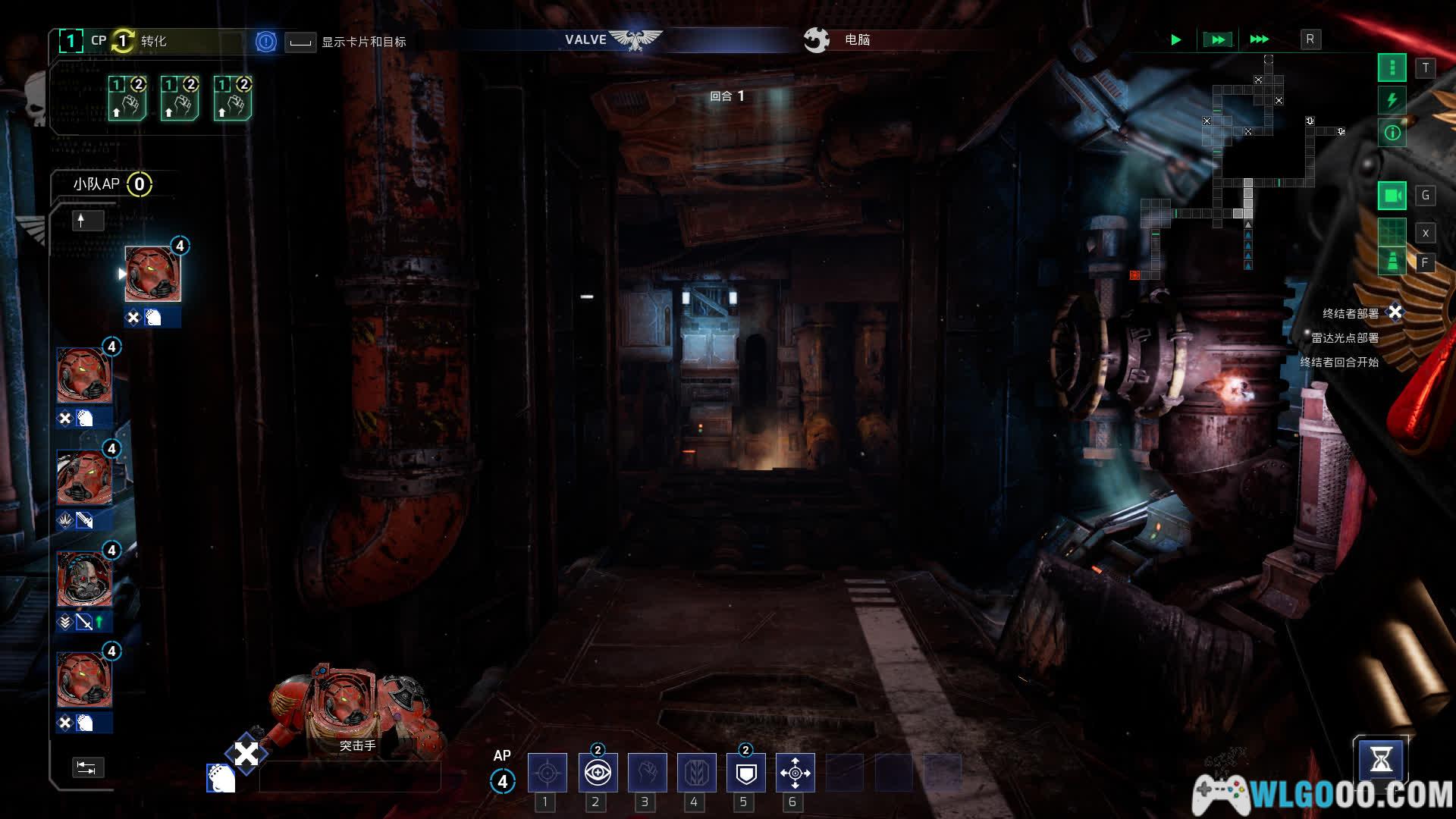Screen dimensions: 1456x819
Task: Select the currently highlighted top Terminator portrait
Action: click(x=152, y=274)
